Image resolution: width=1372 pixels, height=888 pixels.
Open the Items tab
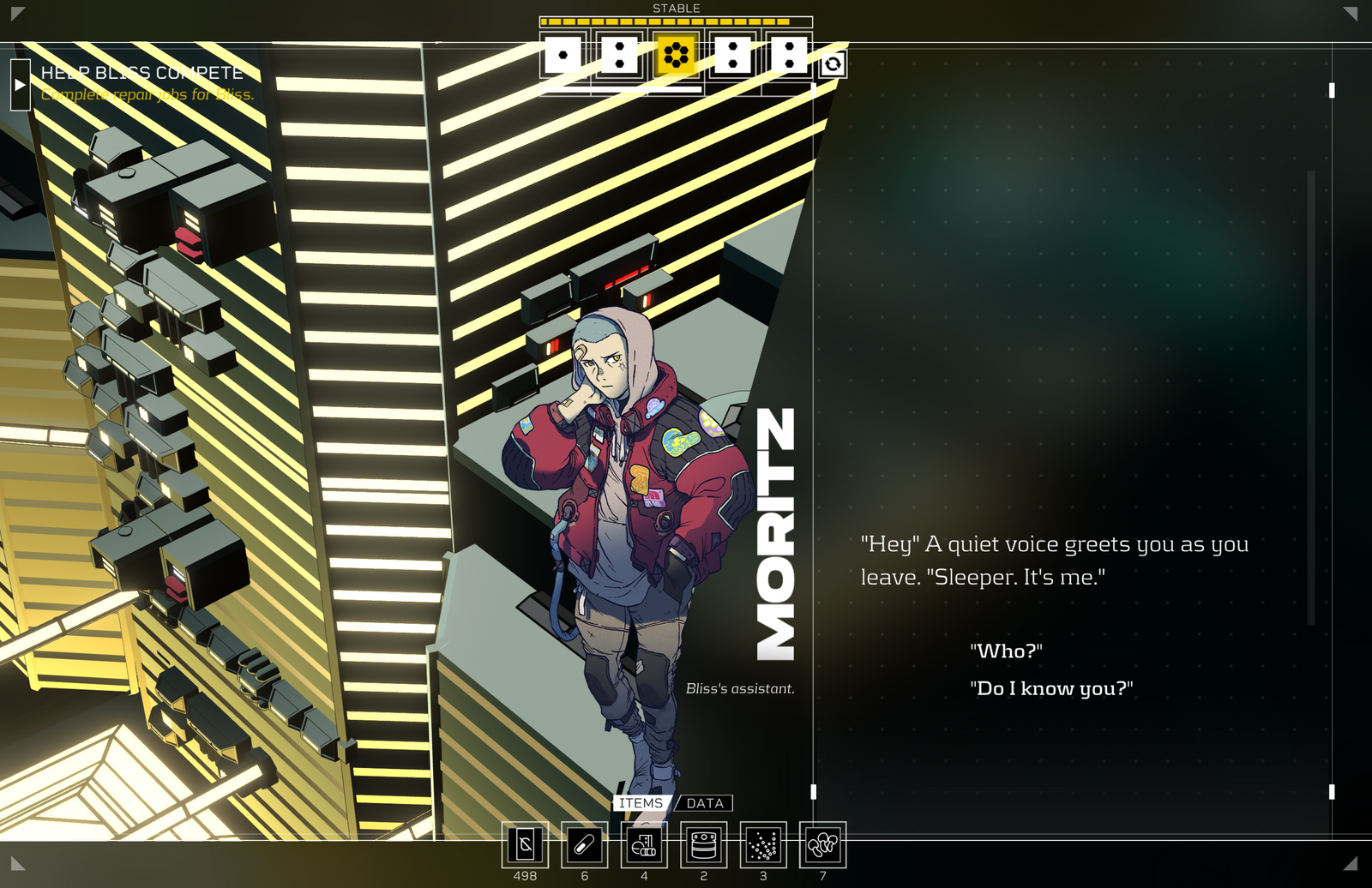click(641, 803)
